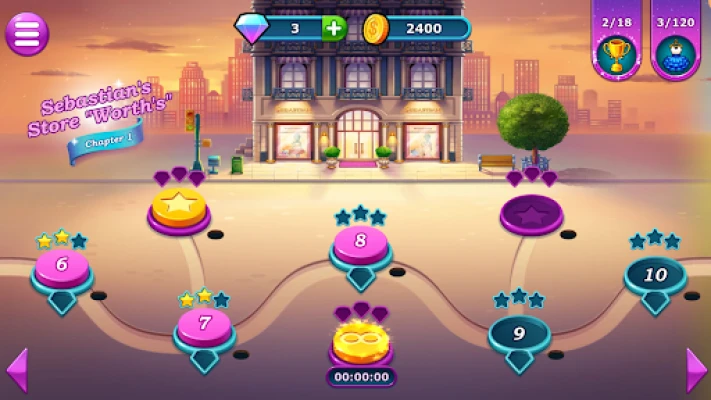Add diamonds with the green plus button
Screen dimensions: 711x400
pyautogui.click(x=335, y=28)
